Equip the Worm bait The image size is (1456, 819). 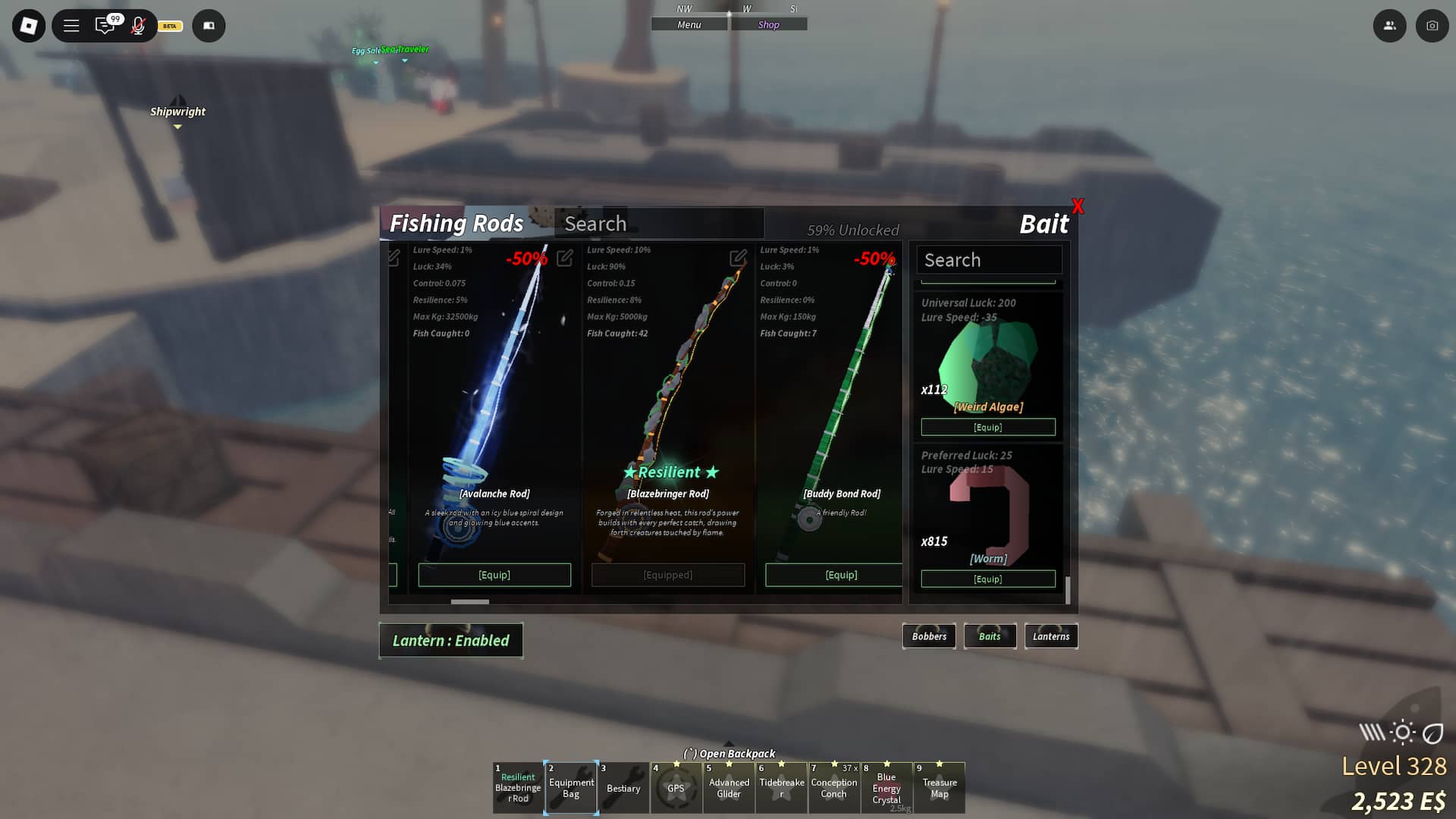click(988, 579)
